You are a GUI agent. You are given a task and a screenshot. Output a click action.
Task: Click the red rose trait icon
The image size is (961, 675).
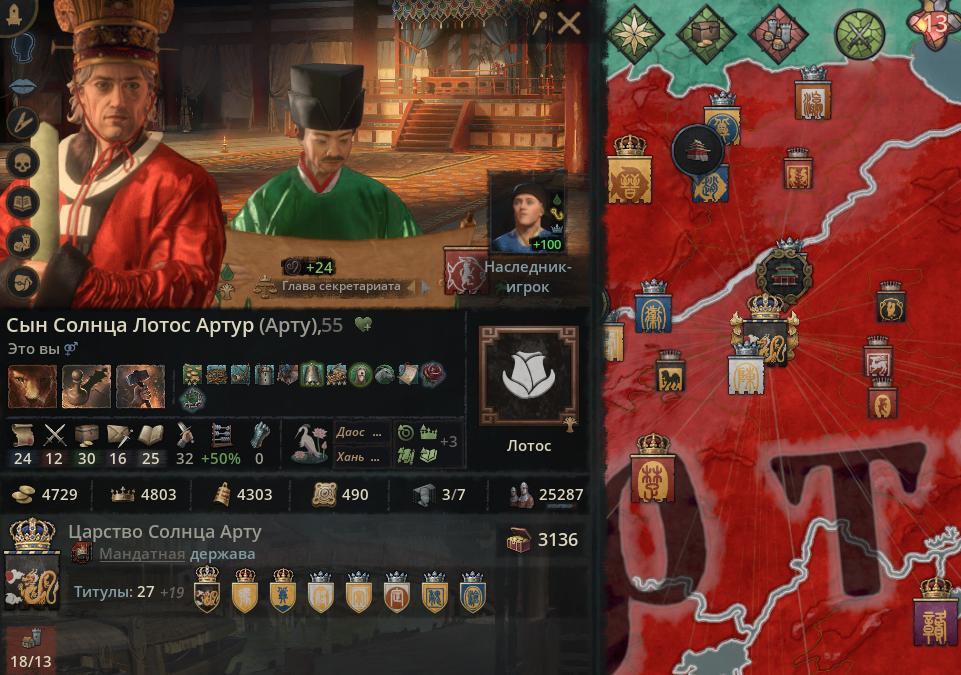click(433, 374)
